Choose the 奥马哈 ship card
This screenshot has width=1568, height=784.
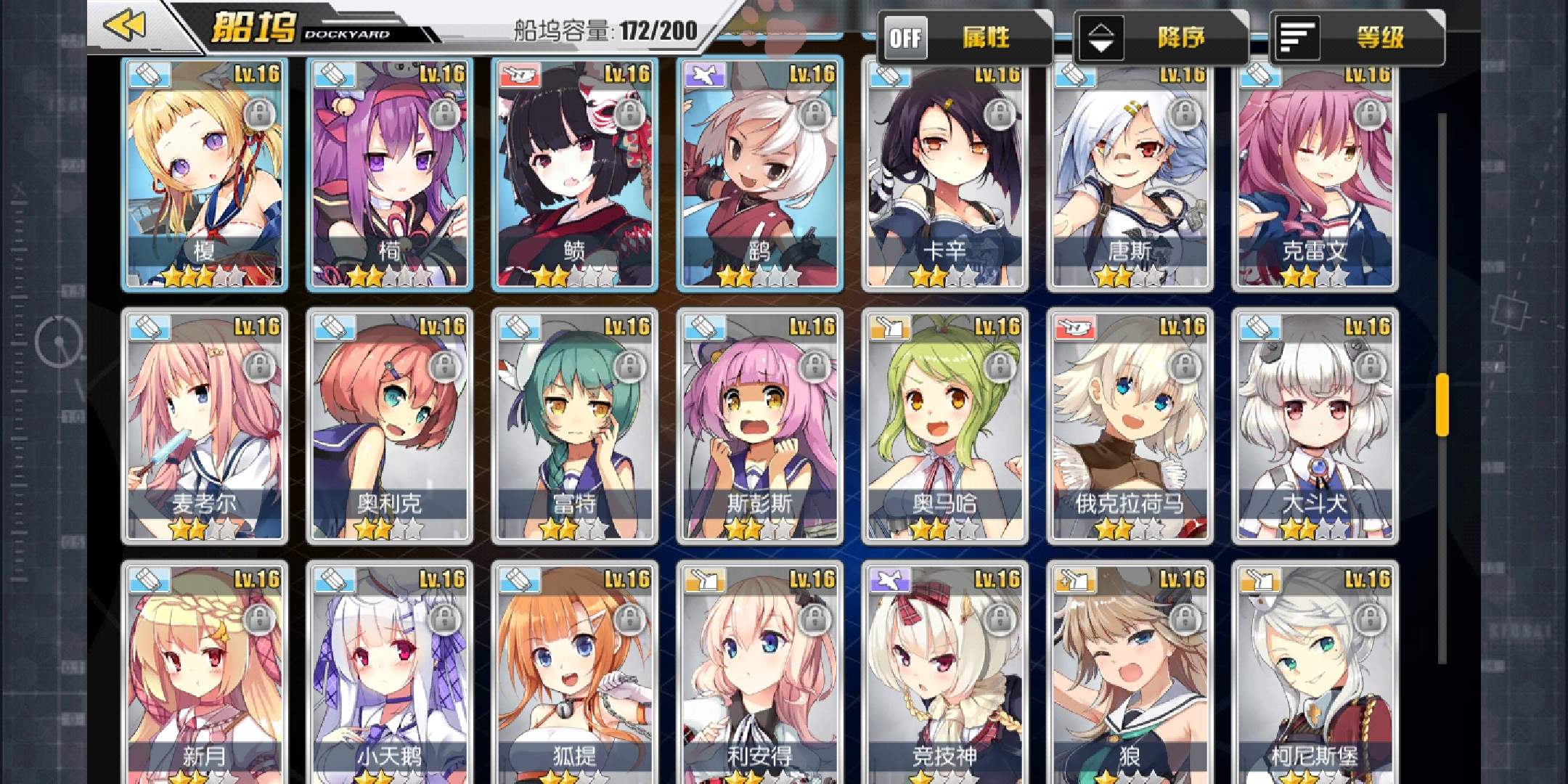[x=944, y=427]
